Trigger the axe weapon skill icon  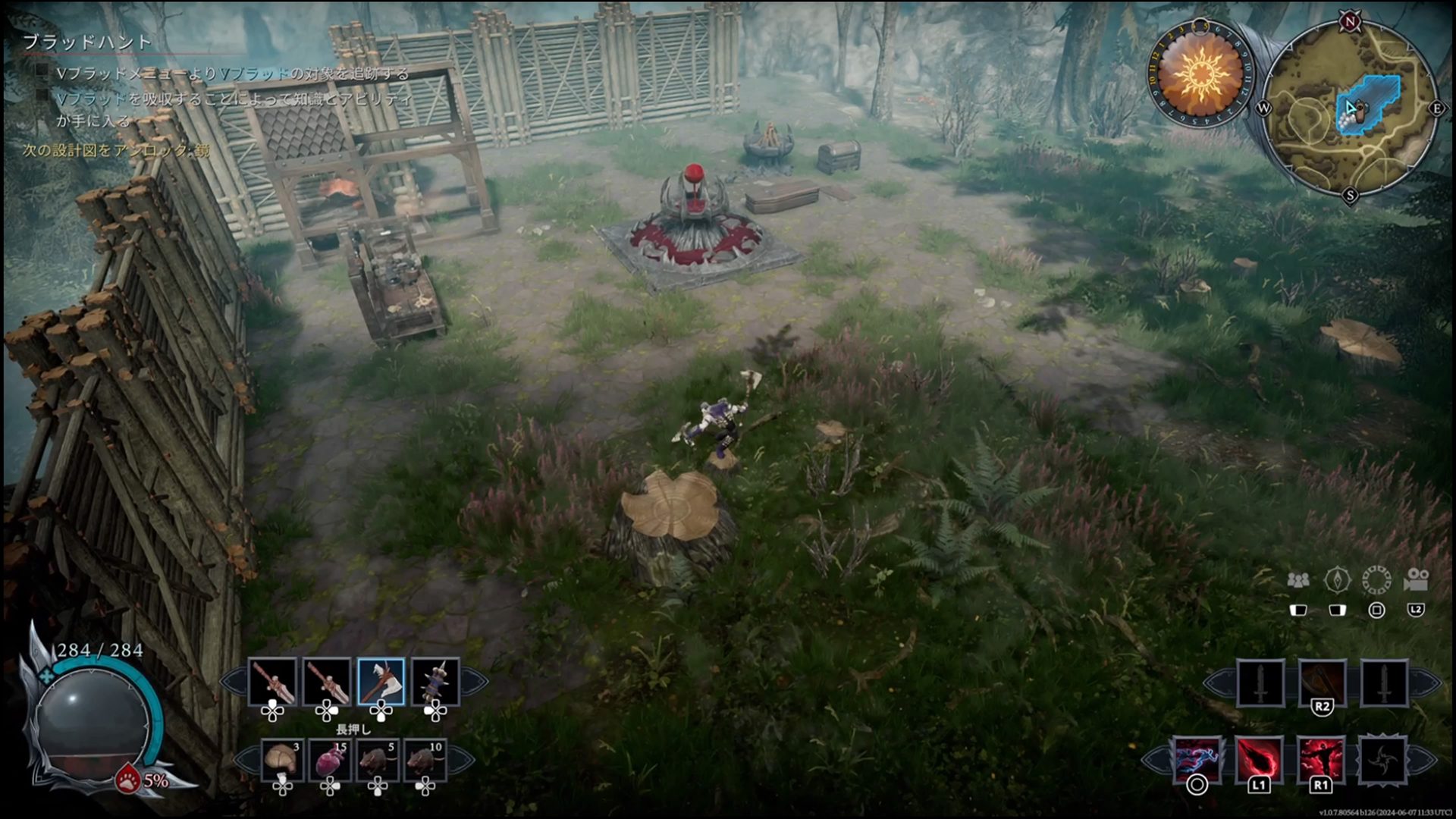(x=1322, y=682)
